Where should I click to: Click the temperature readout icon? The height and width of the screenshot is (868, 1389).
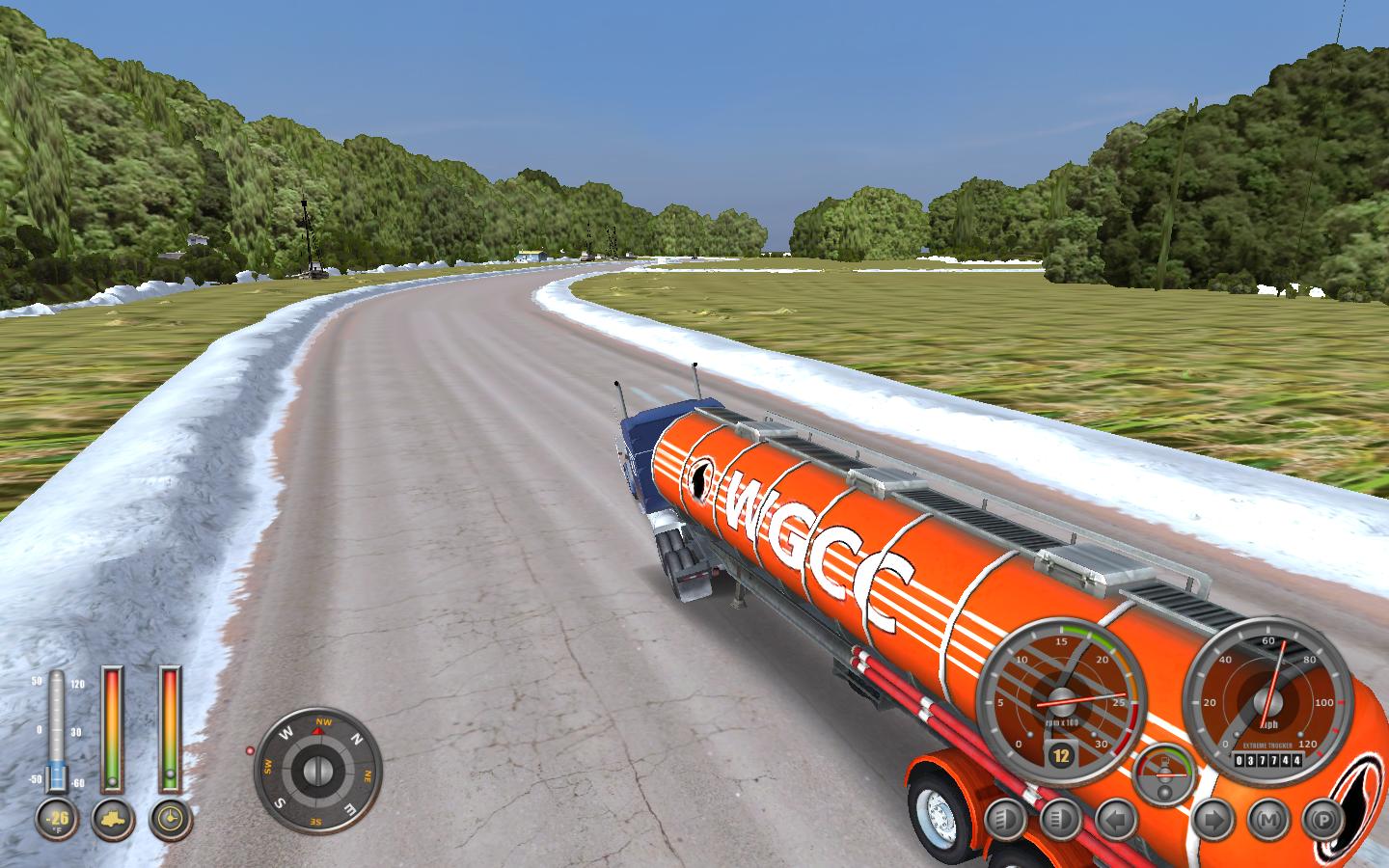[56, 820]
